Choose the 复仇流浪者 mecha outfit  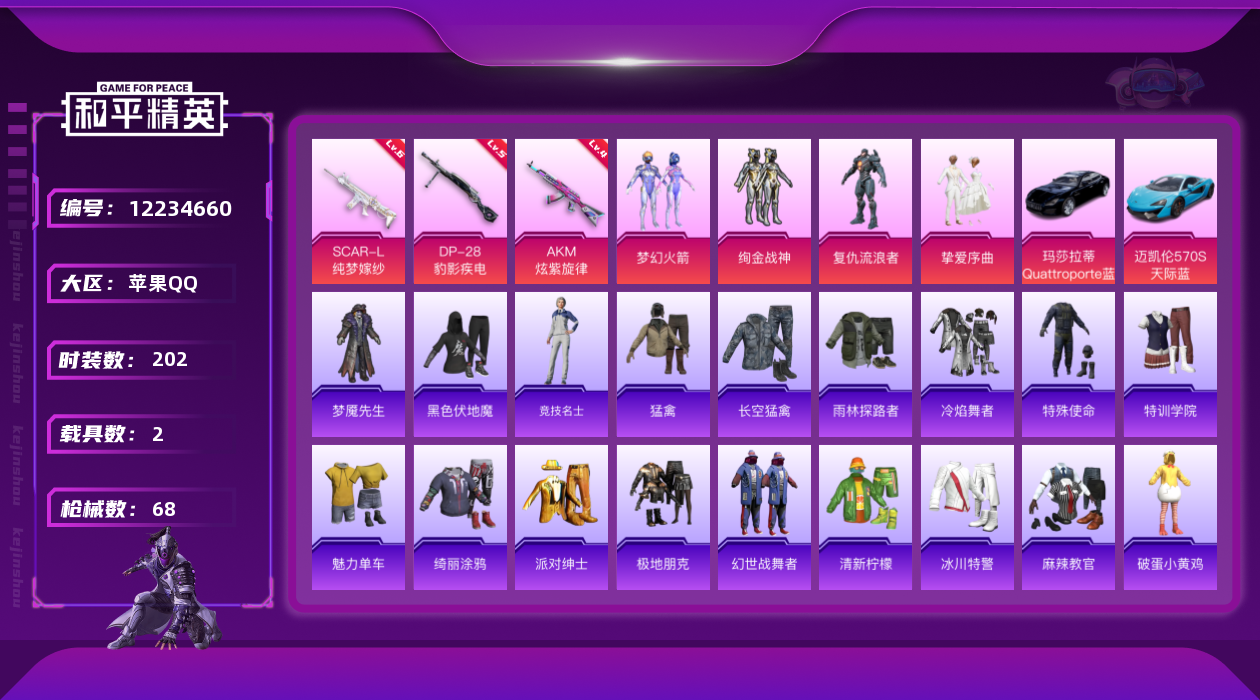[865, 211]
